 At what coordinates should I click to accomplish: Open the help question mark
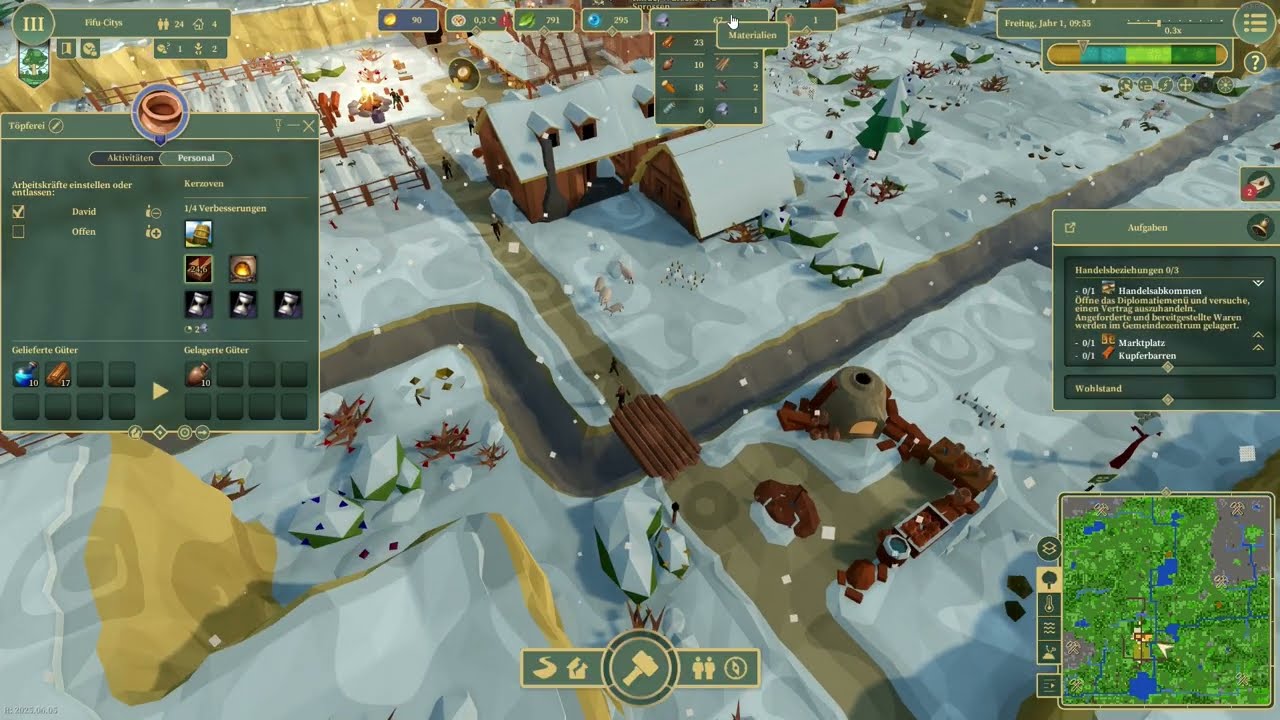coord(1255,62)
